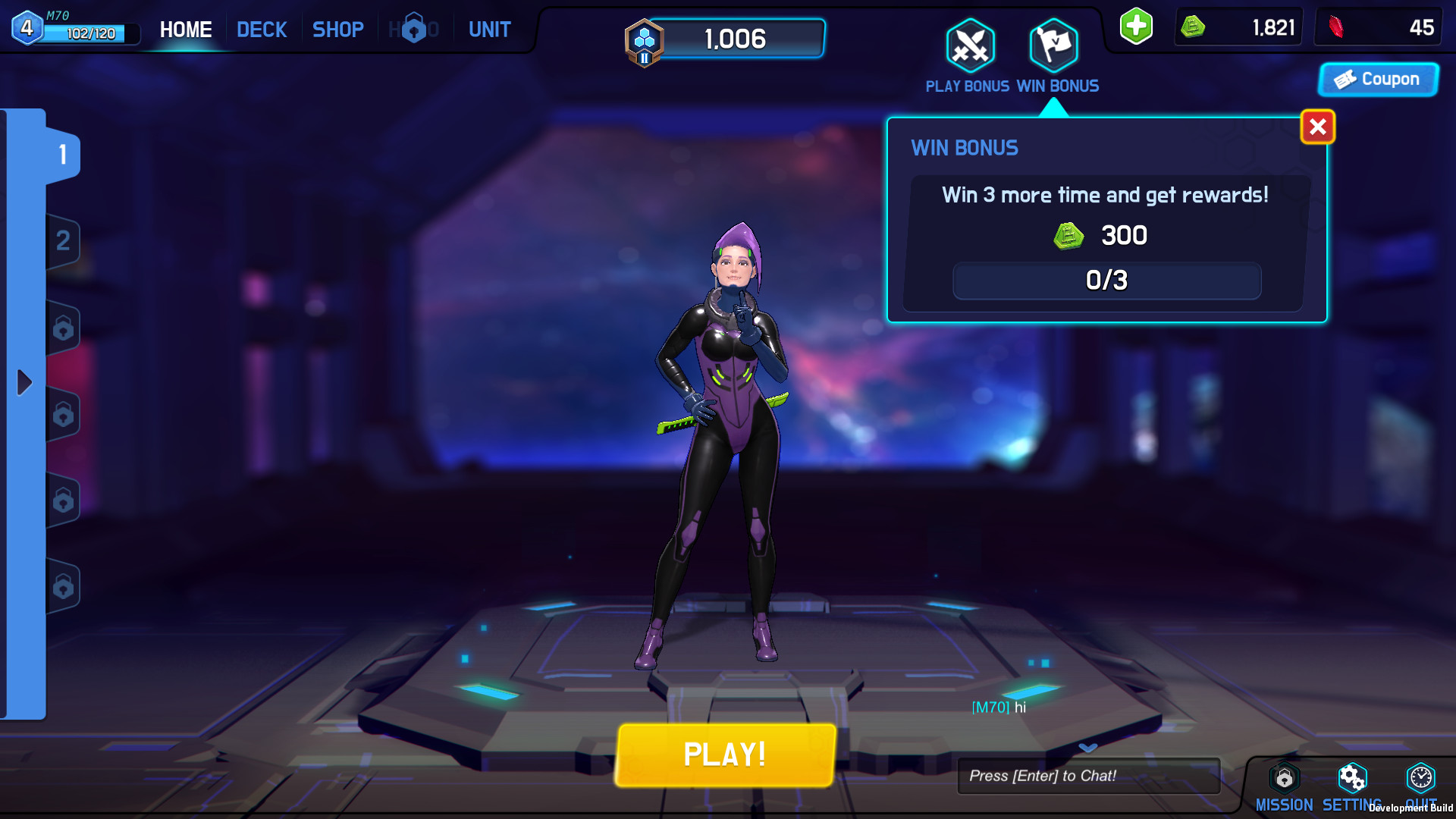Viewport: 1456px width, 819px height.
Task: Open the Setting gears icon
Action: click(x=1353, y=779)
